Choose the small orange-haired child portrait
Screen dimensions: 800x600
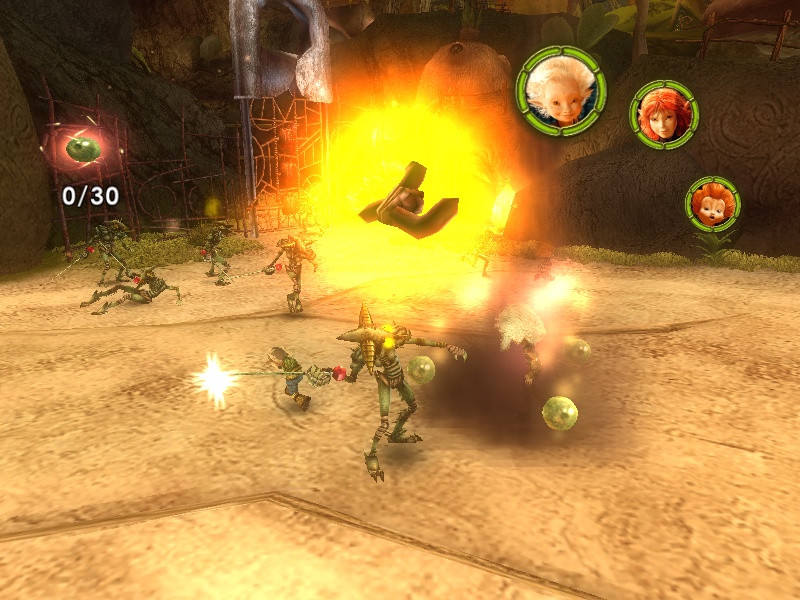point(713,204)
